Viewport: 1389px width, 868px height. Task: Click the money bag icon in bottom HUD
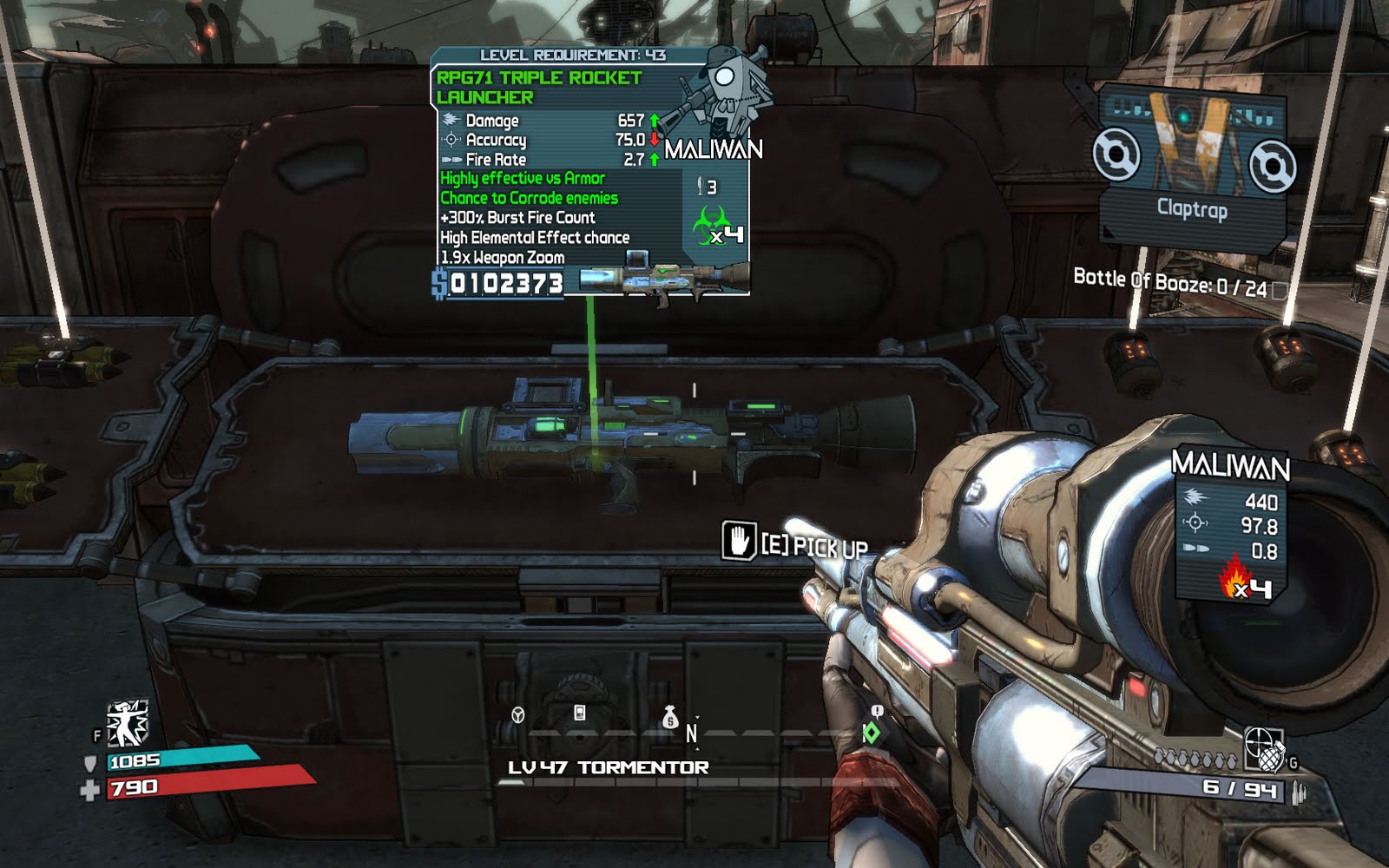(x=669, y=720)
